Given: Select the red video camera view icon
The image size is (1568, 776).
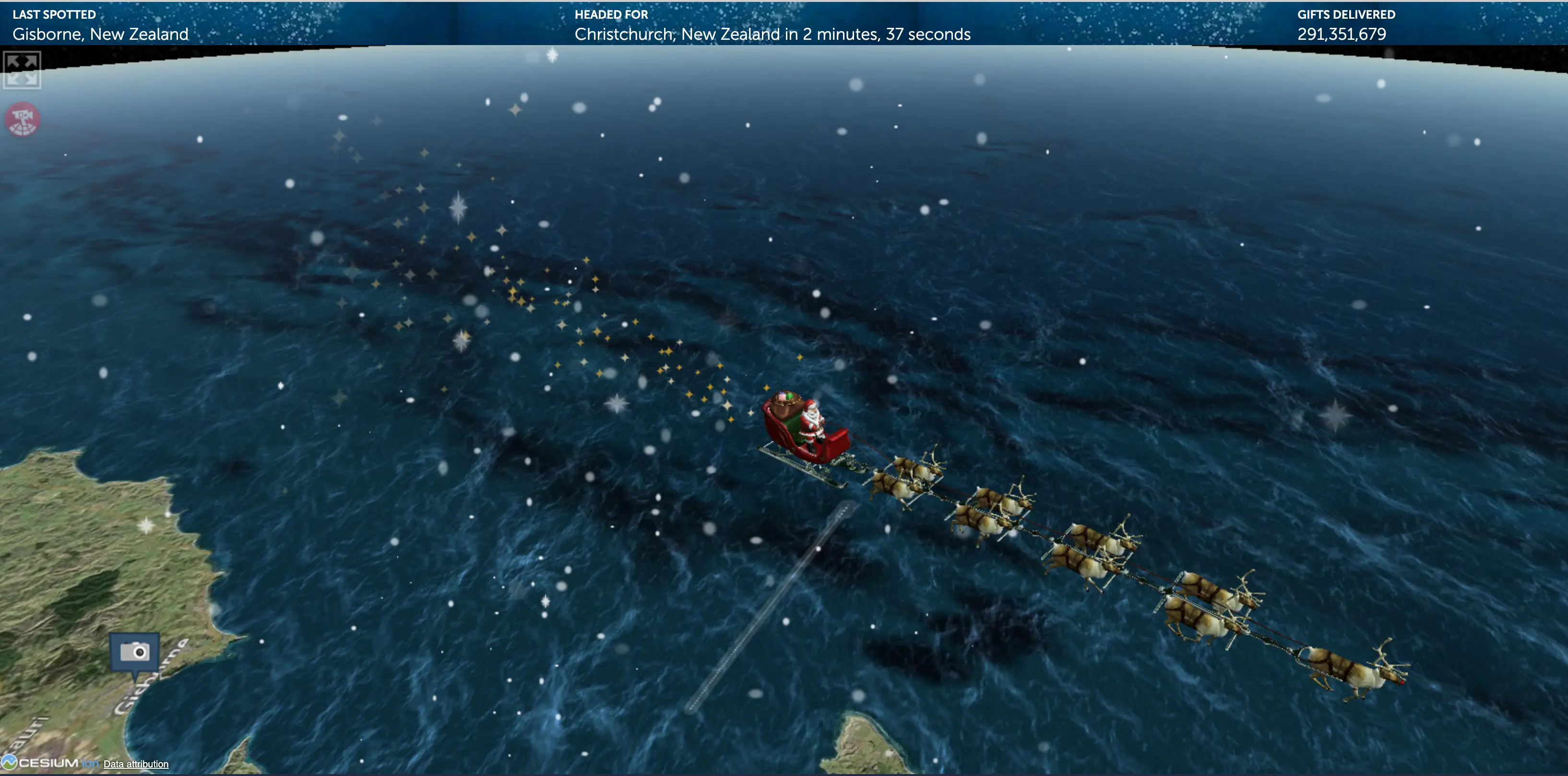Looking at the screenshot, I should [23, 119].
